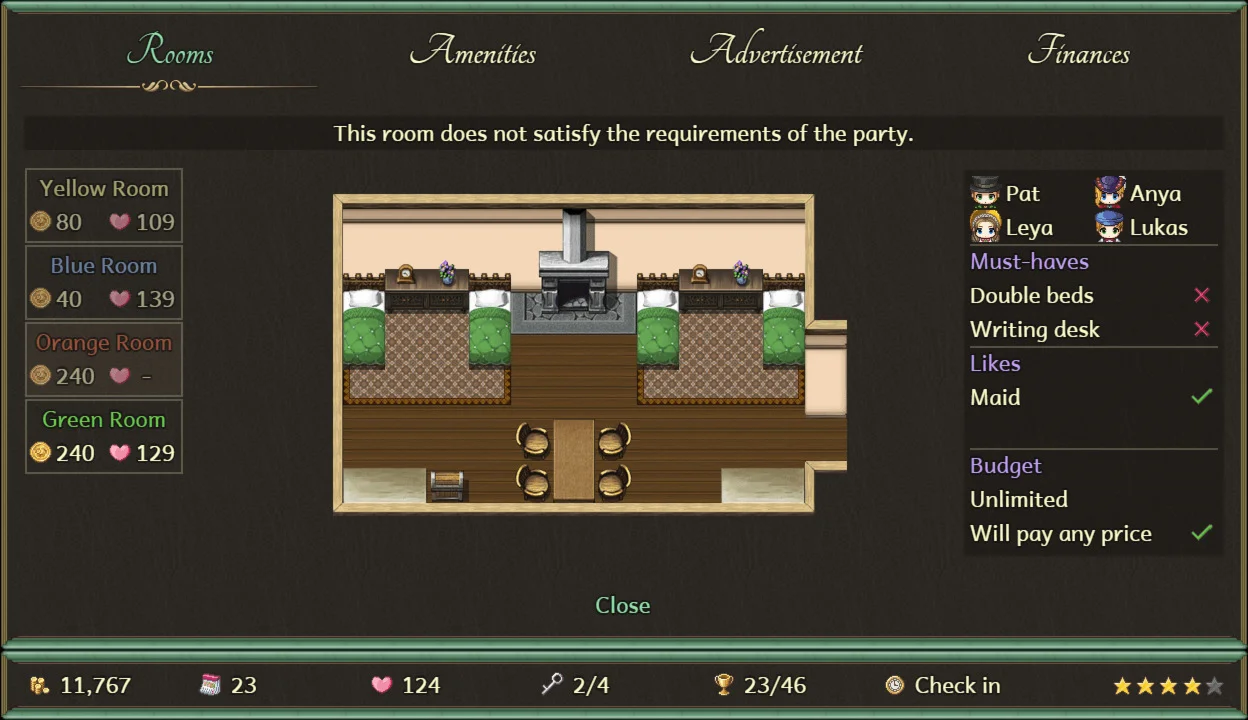Switch to the Rooms tab

[170, 52]
